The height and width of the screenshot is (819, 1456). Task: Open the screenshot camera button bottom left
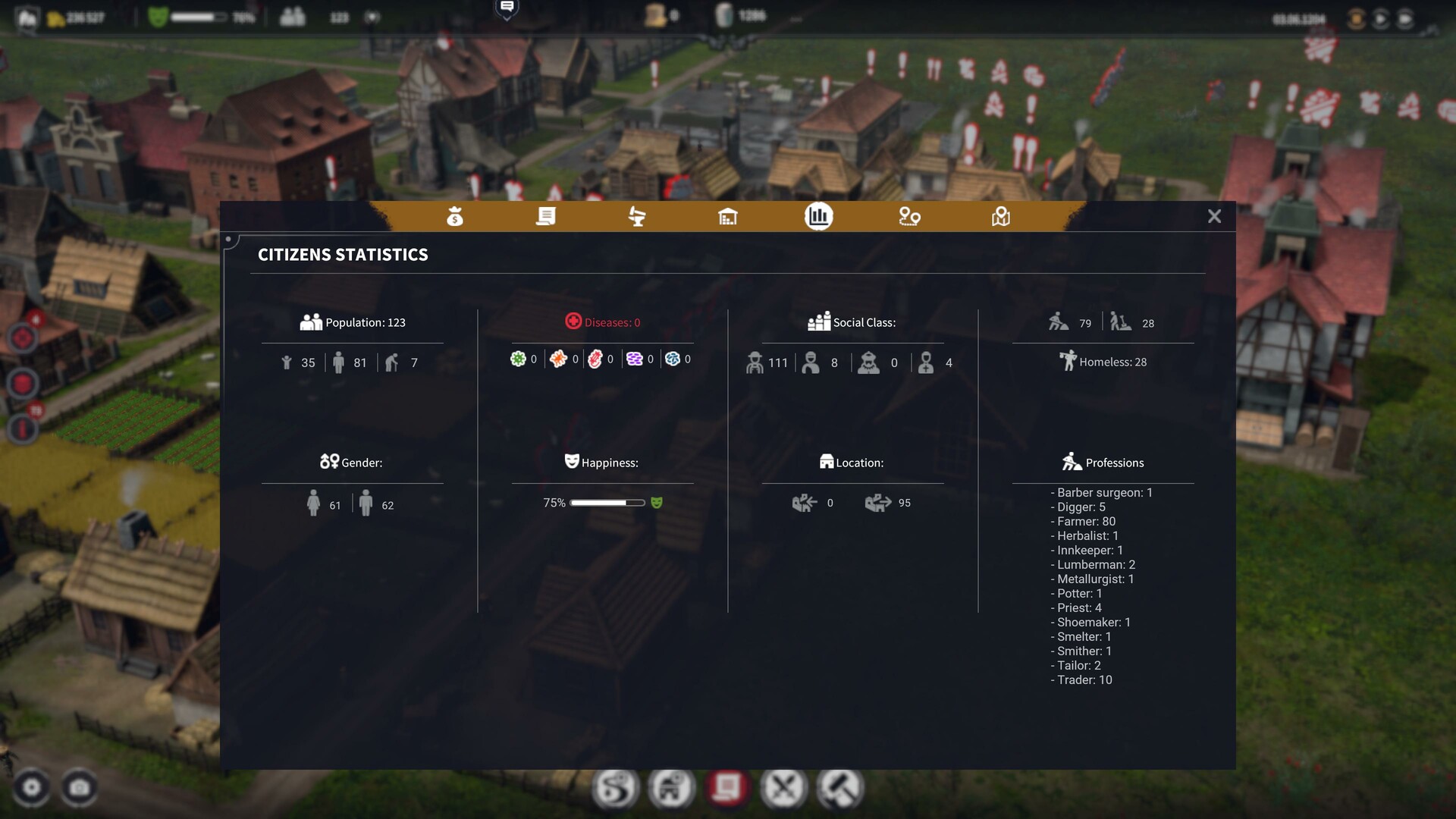click(x=79, y=789)
